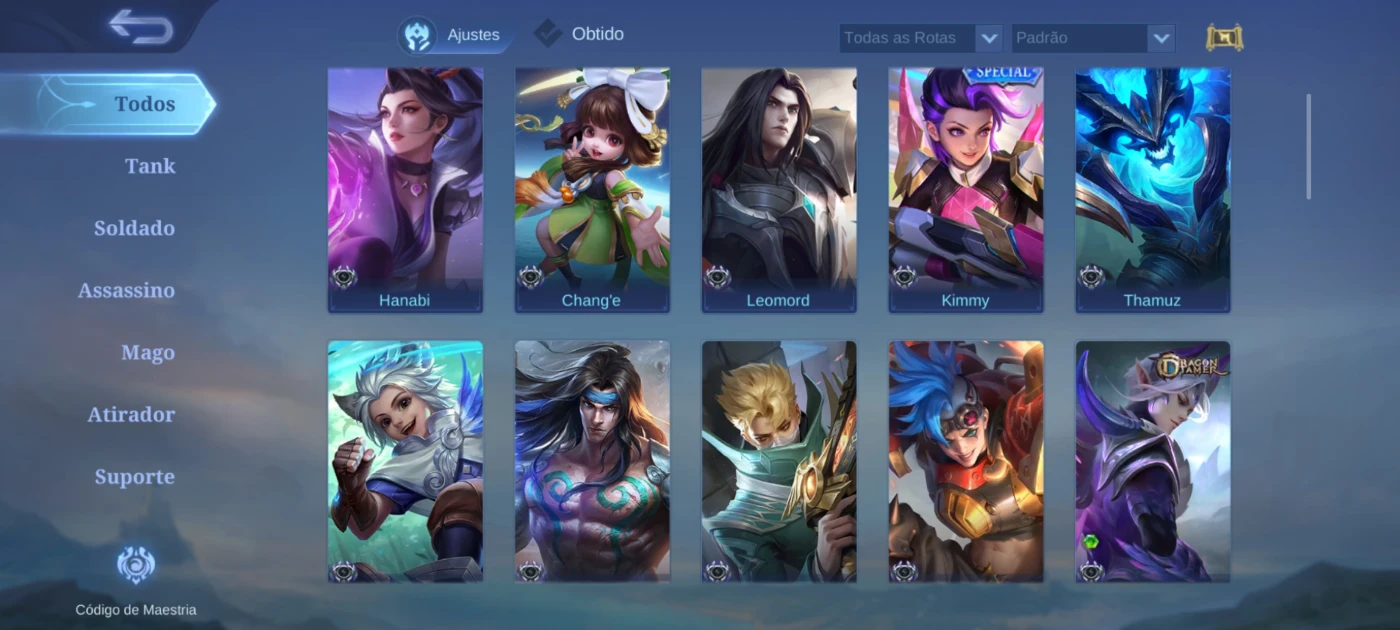This screenshot has width=1400, height=630.
Task: Go back with the return arrow
Action: point(141,26)
